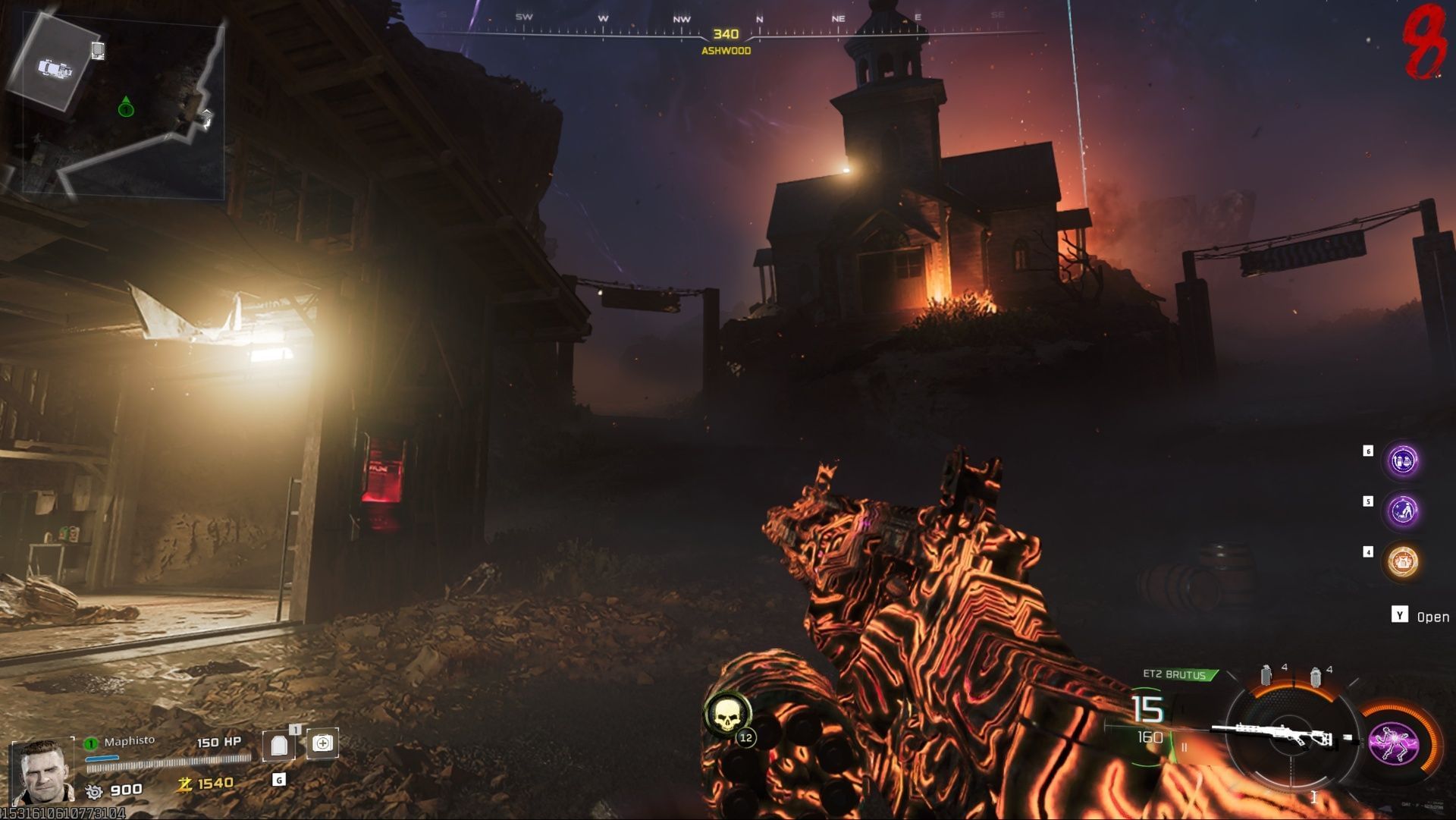Screen dimensions: 1456x820
Task: Expand the compass heading showing 340
Action: [726, 33]
